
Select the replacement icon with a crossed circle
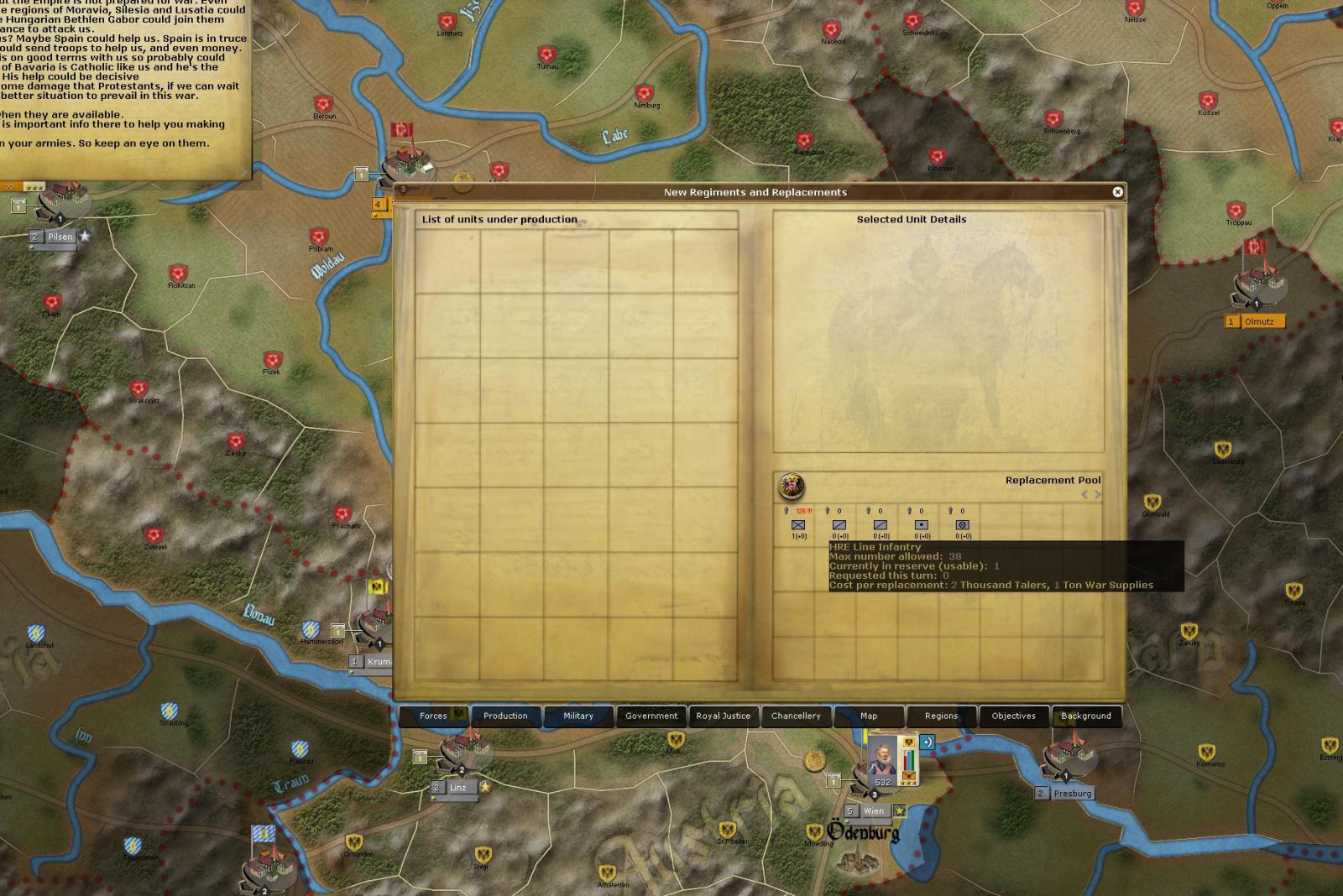[963, 525]
